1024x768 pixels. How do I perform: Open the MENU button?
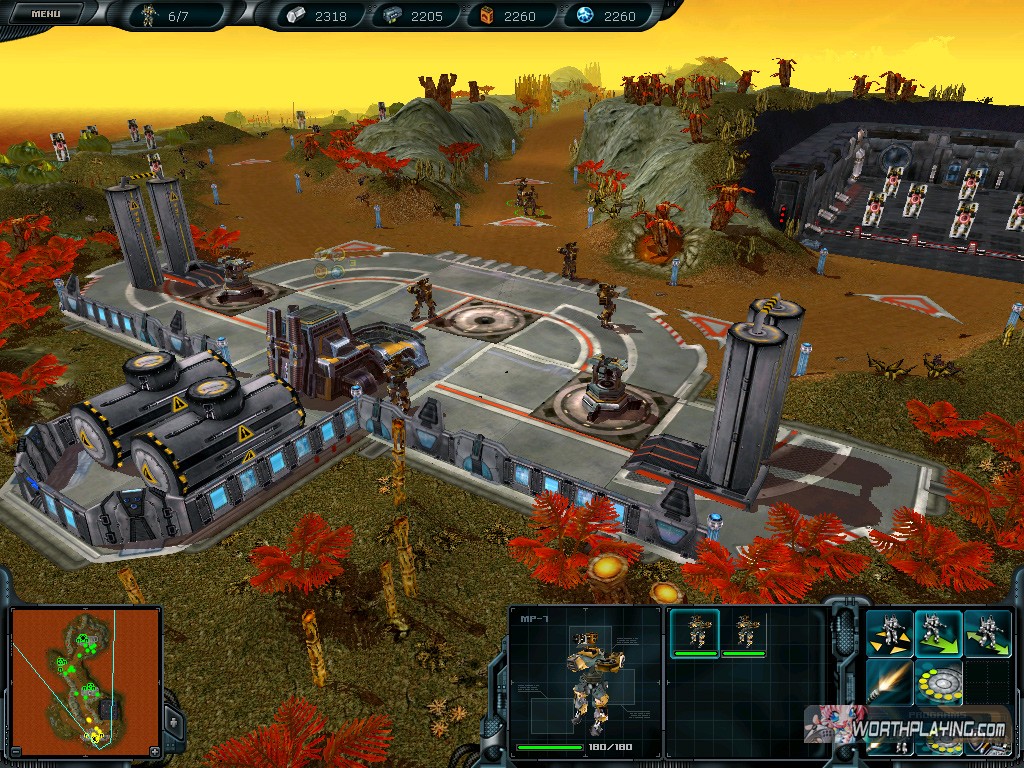pyautogui.click(x=45, y=14)
